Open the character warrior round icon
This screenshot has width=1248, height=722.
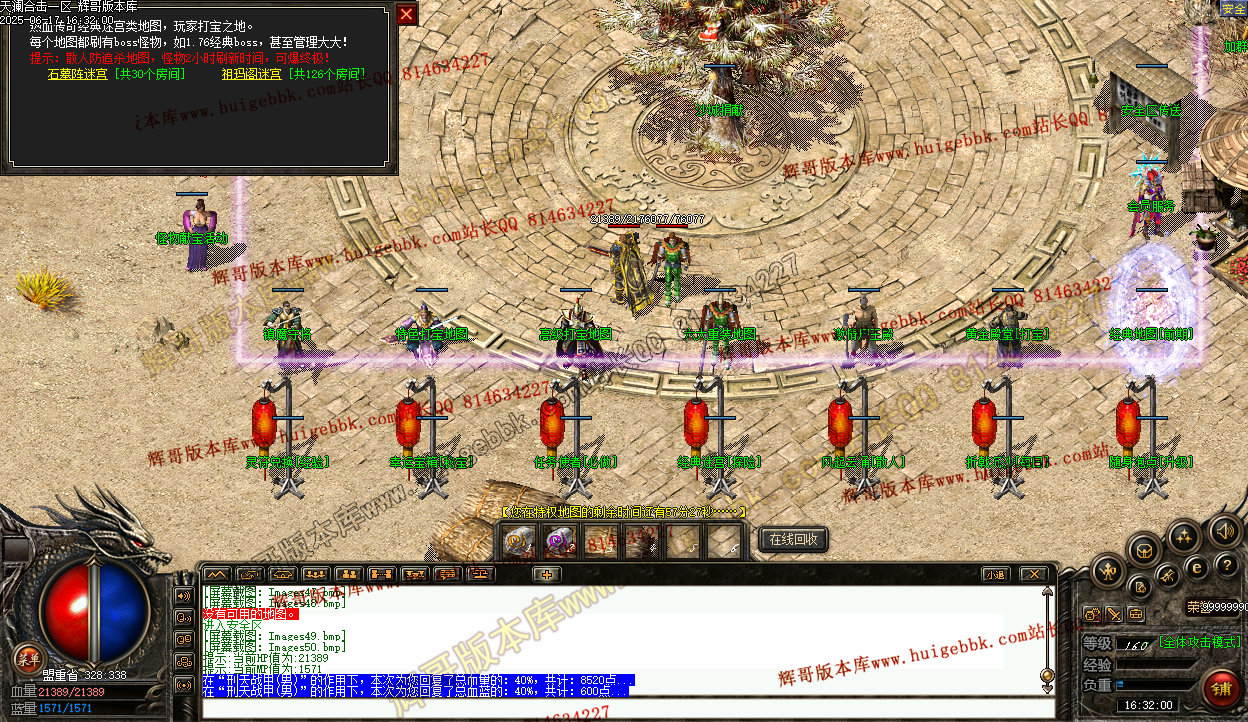1107,572
